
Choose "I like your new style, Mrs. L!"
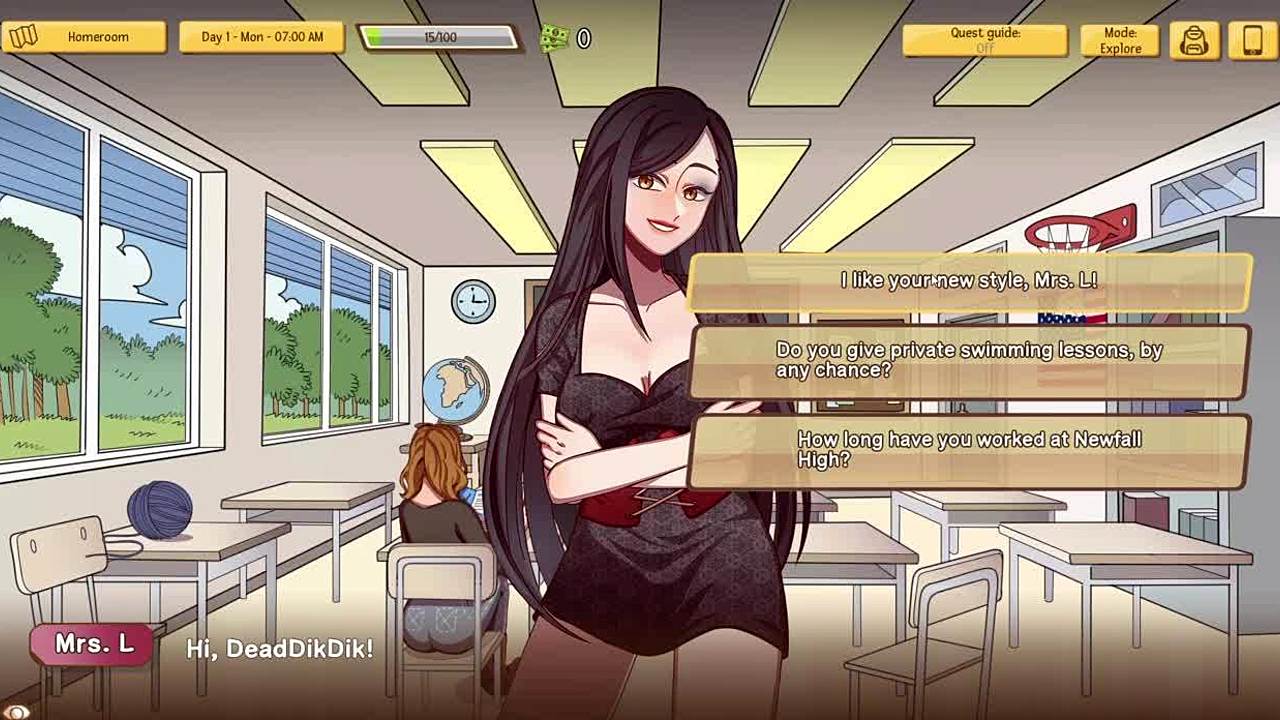969,281
